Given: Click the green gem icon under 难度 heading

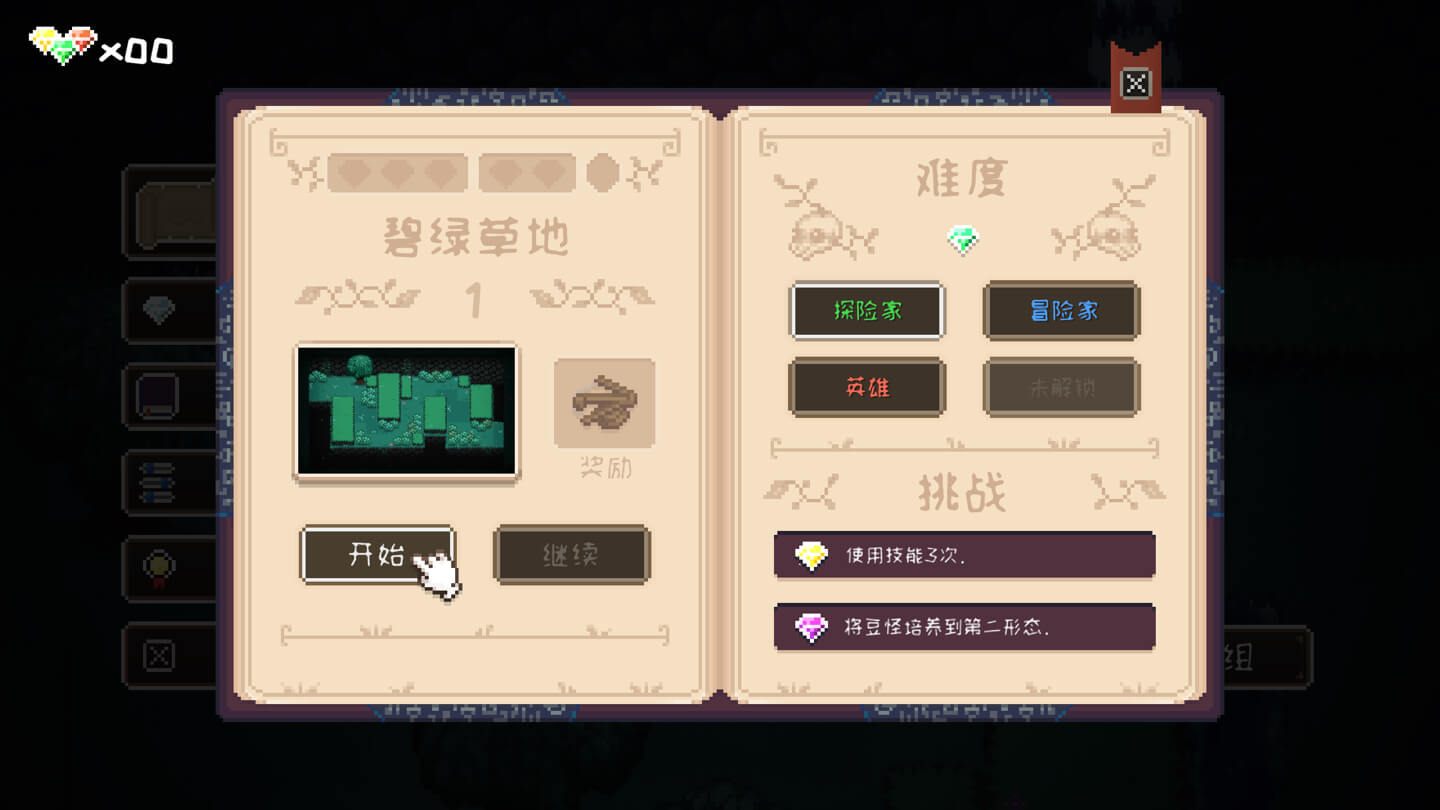Looking at the screenshot, I should point(963,241).
